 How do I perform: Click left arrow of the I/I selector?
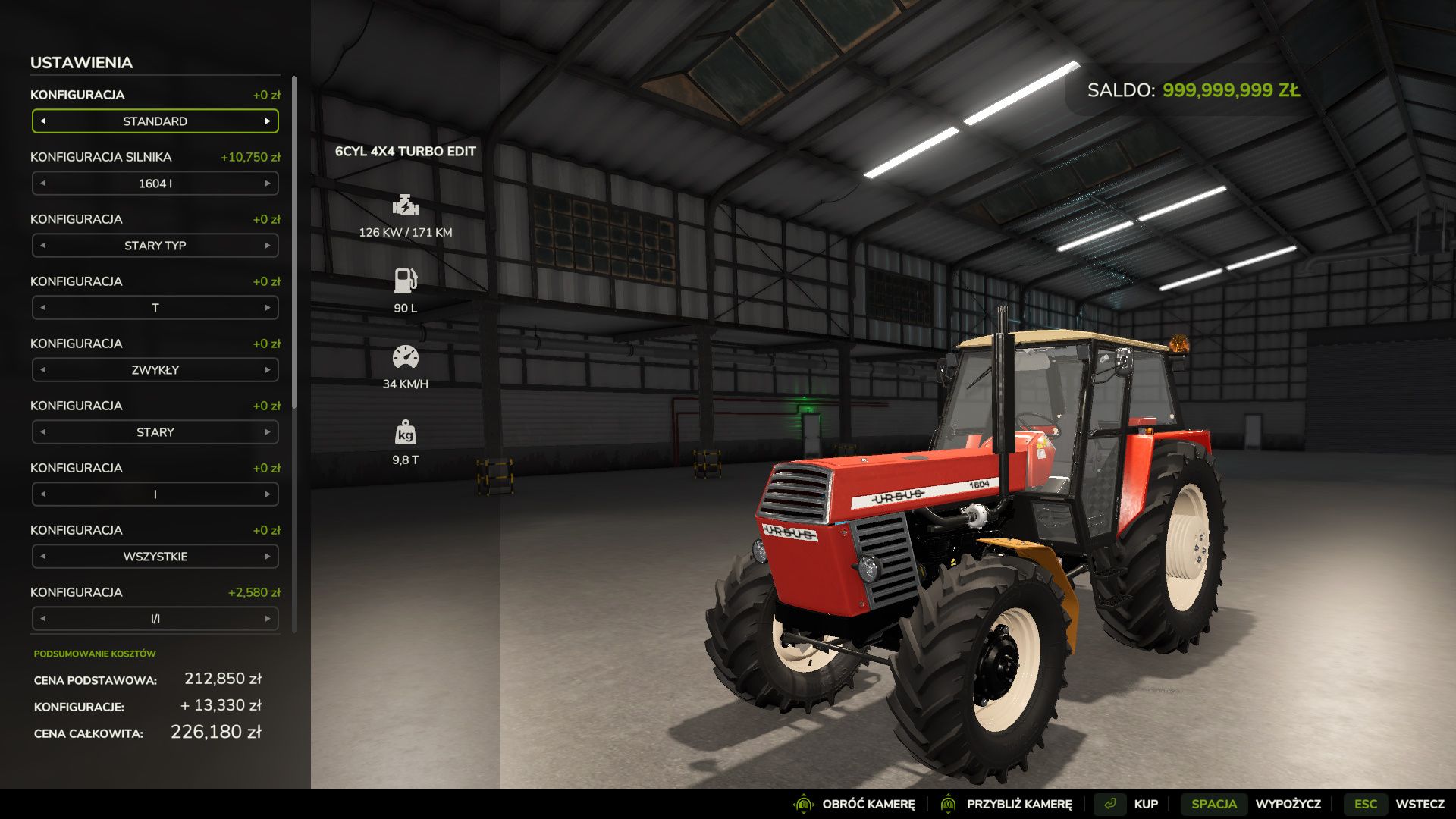[x=43, y=619]
